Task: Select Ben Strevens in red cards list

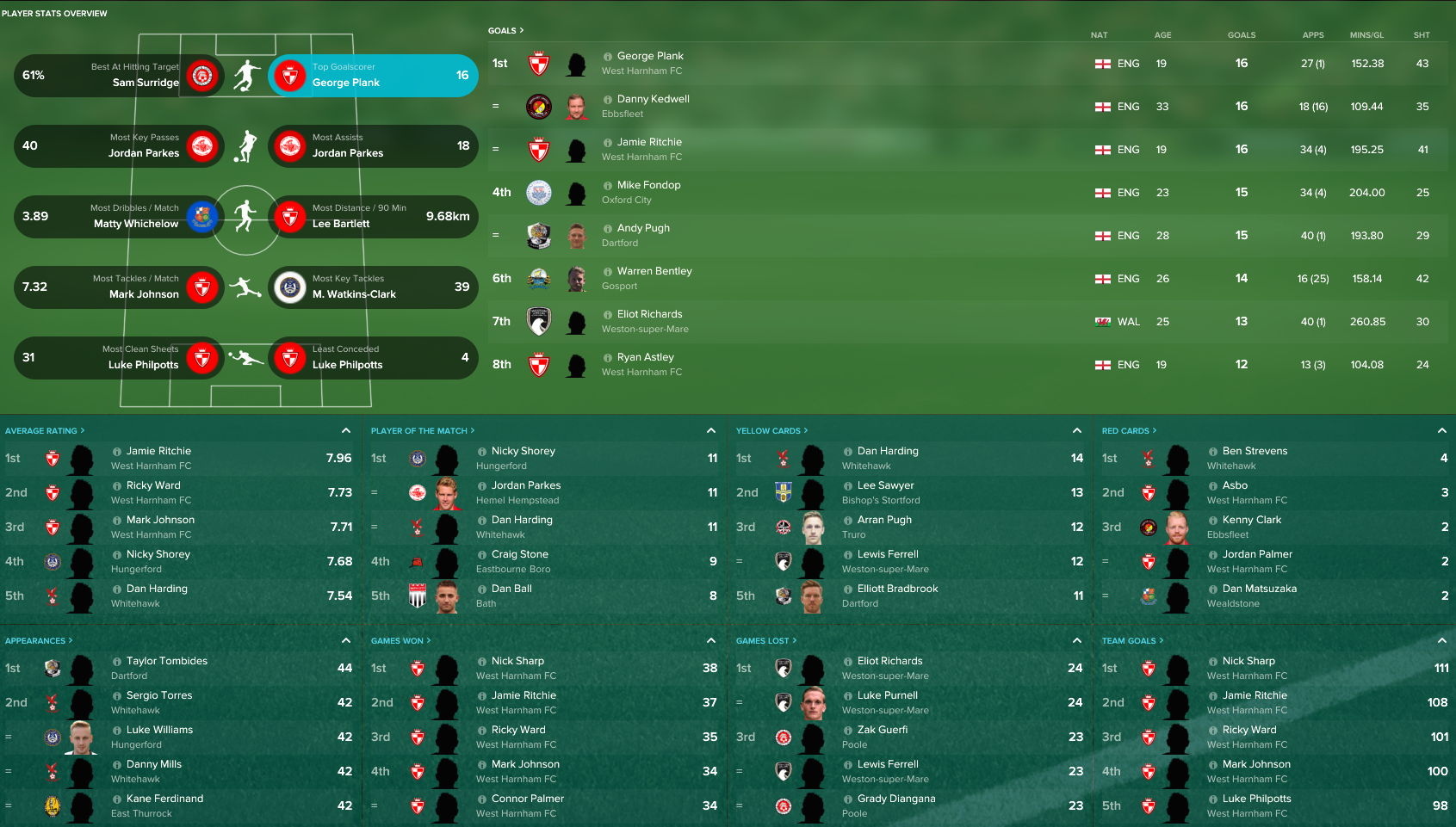Action: click(1255, 451)
